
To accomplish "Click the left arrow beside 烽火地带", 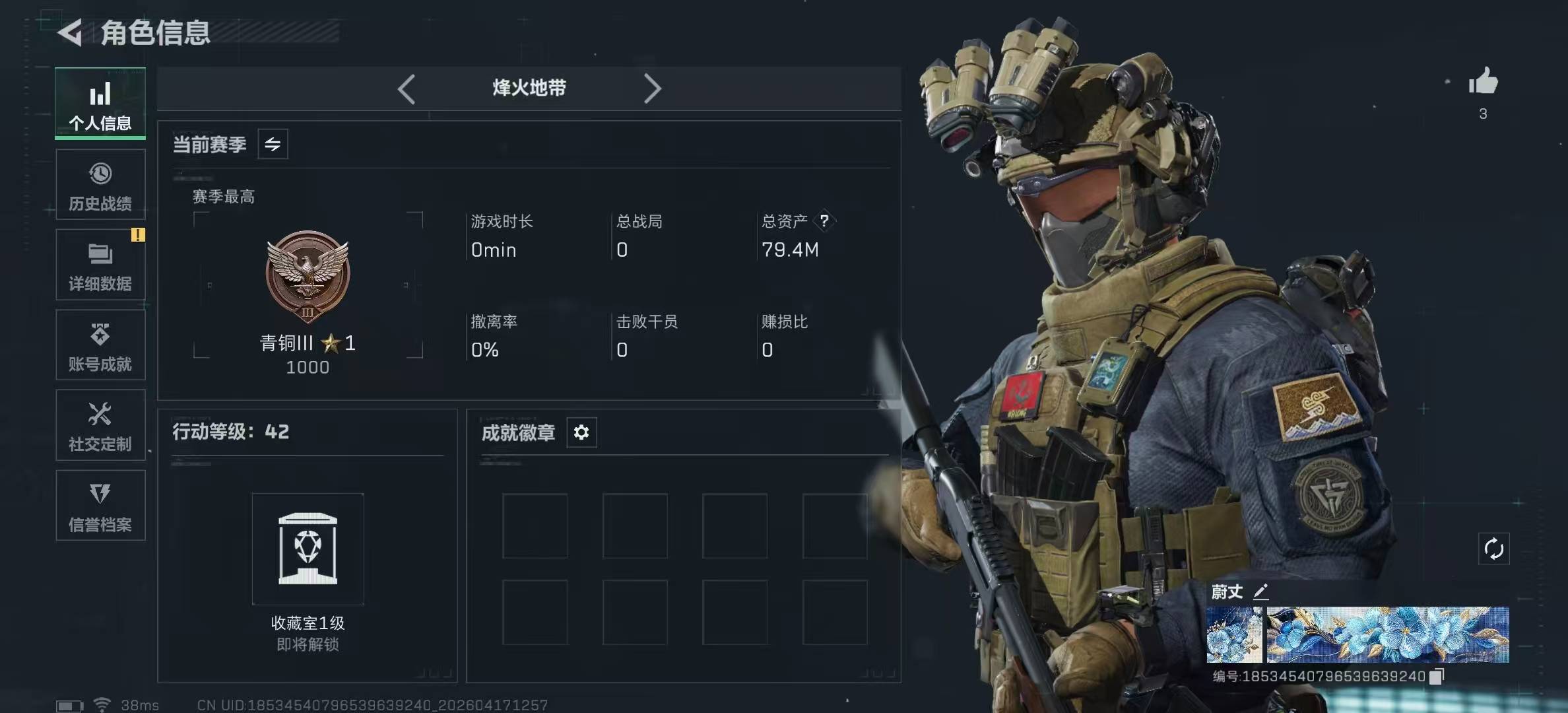I will [407, 88].
